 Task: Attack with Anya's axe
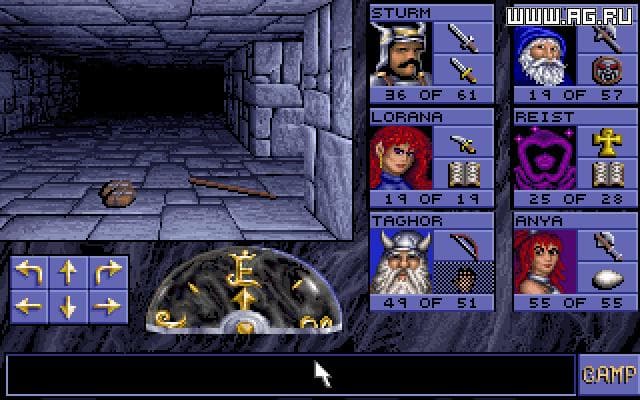[607, 245]
